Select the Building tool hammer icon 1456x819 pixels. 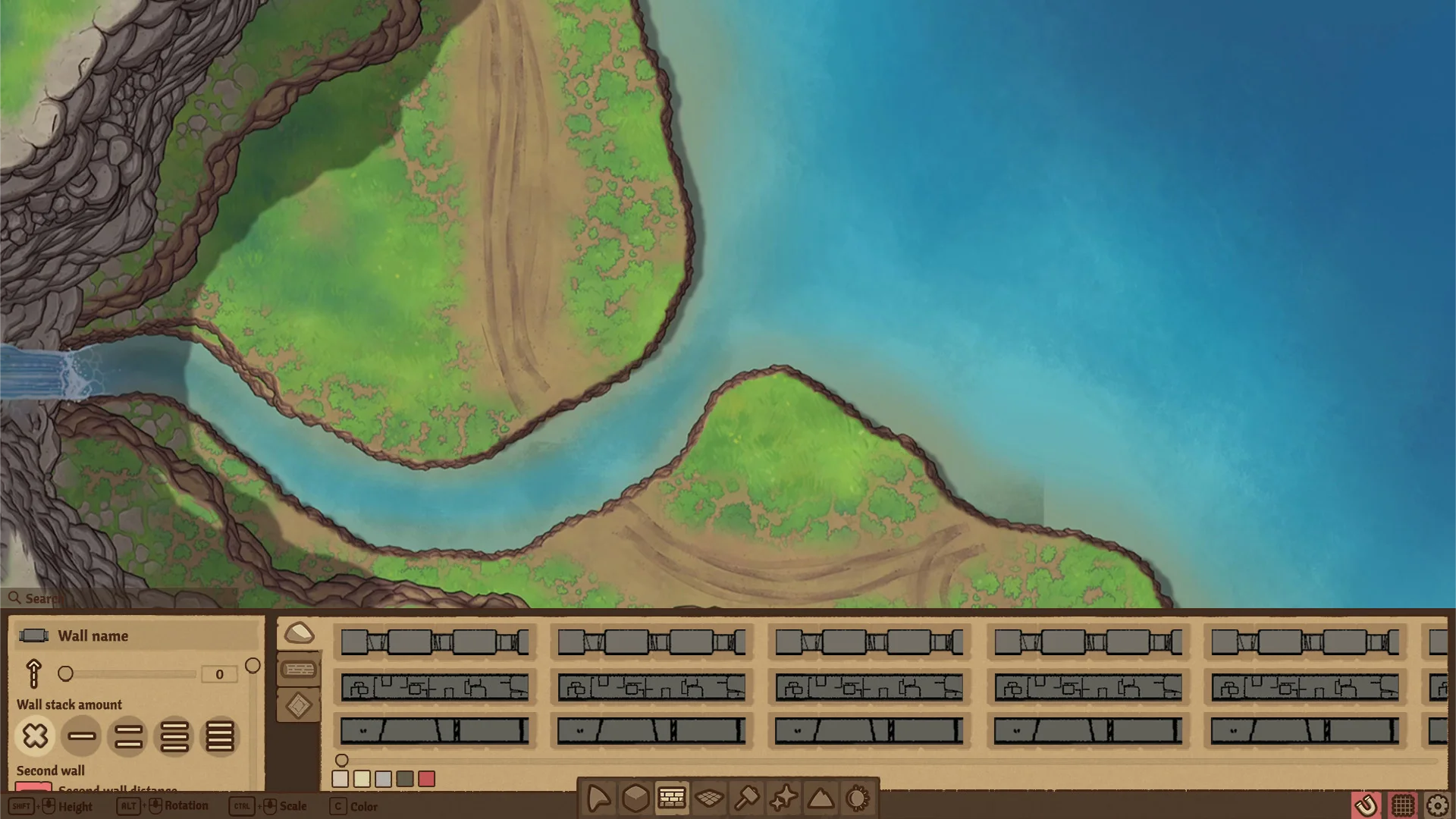(x=747, y=798)
